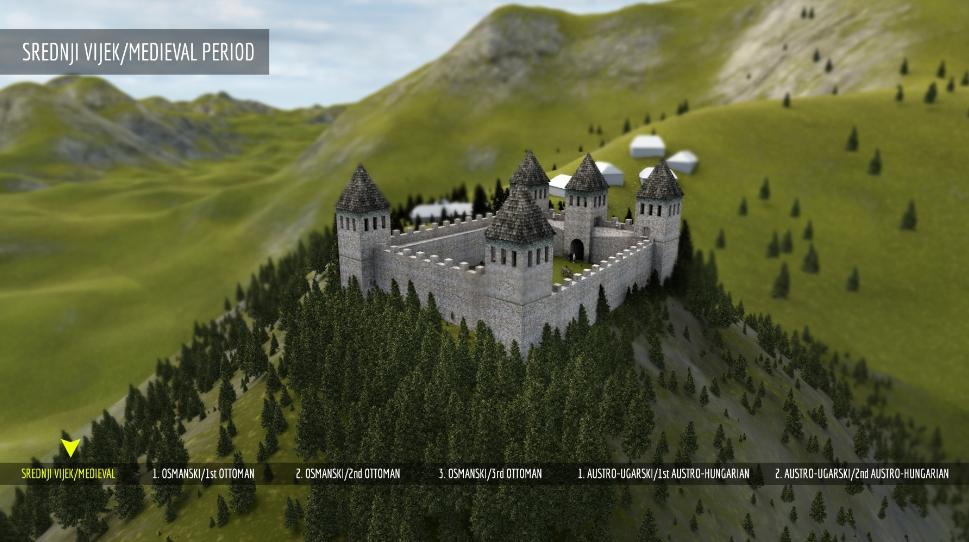View 2. Austro-Ugarski/2nd Austro-Hungarian period
The height and width of the screenshot is (542, 969).
point(861,473)
